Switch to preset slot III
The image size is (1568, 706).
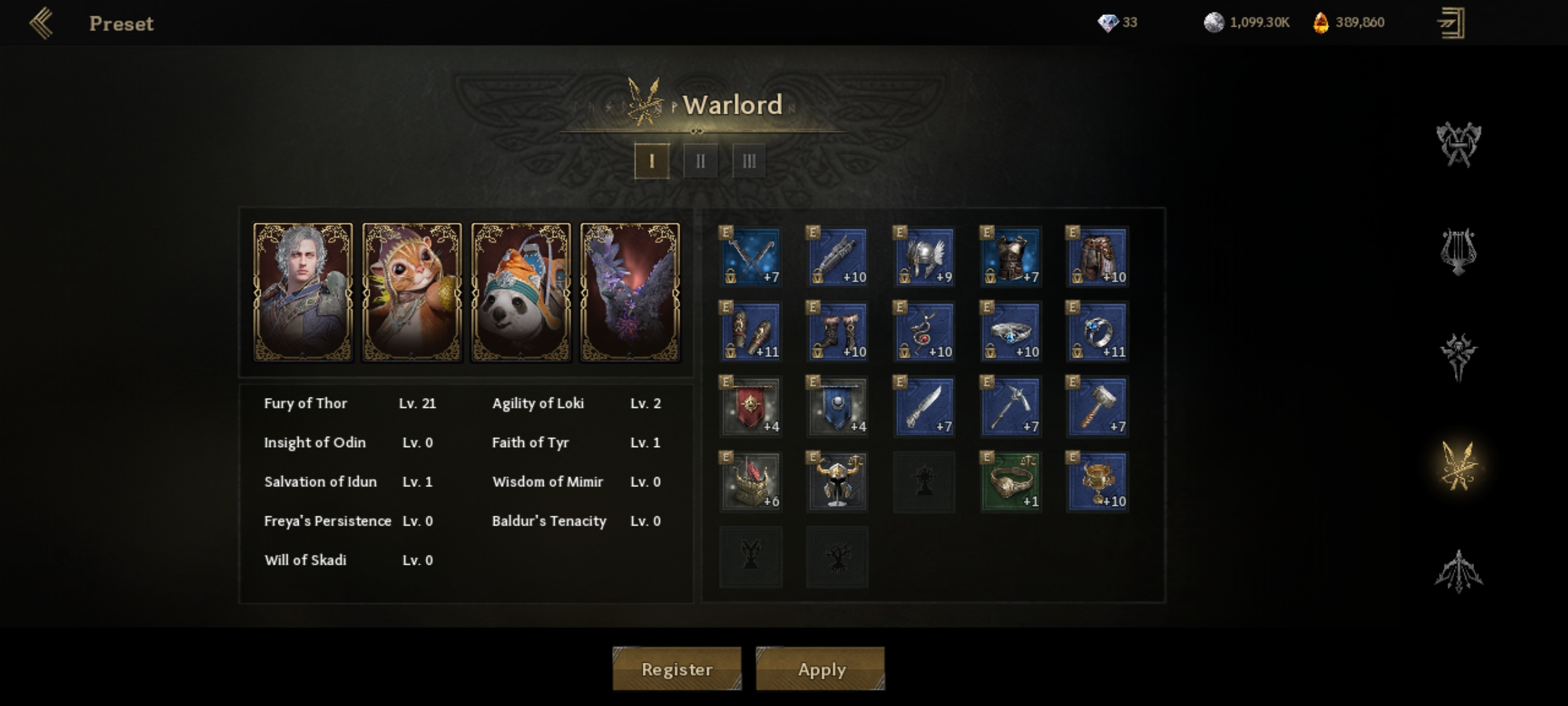749,161
